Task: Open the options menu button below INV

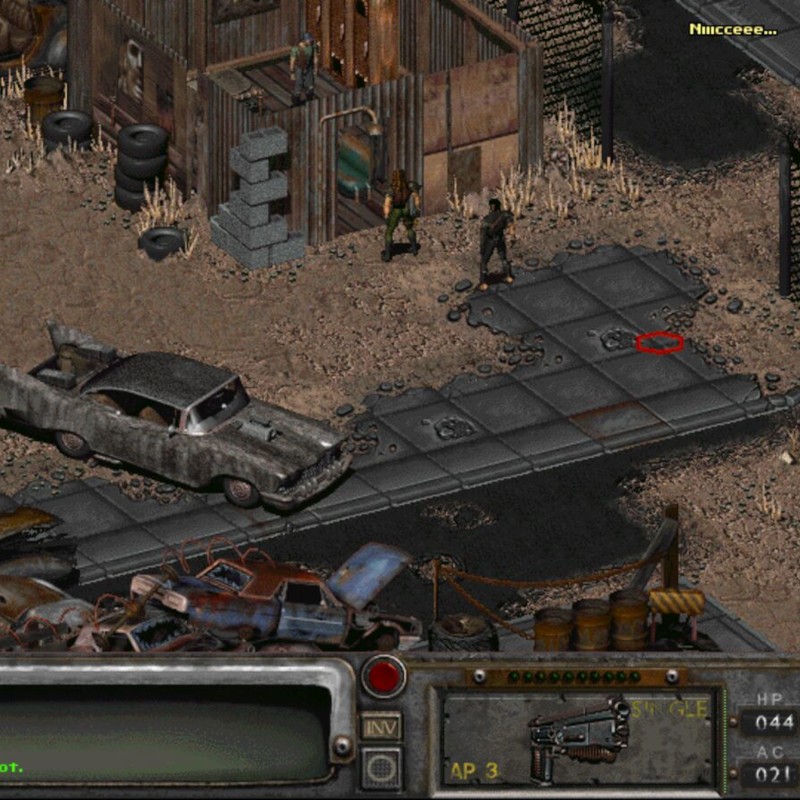Action: pyautogui.click(x=381, y=767)
